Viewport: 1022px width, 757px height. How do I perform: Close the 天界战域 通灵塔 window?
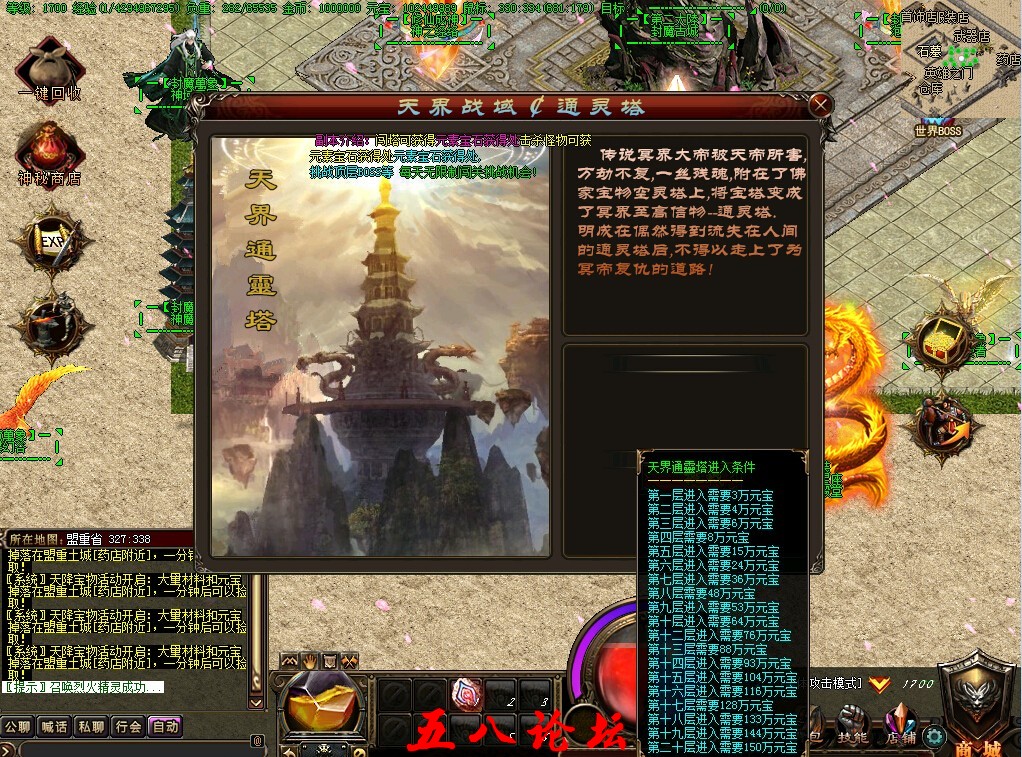821,104
